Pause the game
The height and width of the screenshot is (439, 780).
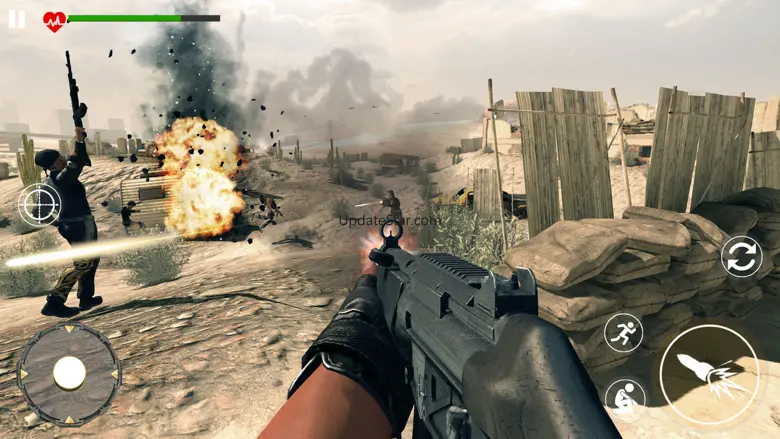tap(17, 19)
